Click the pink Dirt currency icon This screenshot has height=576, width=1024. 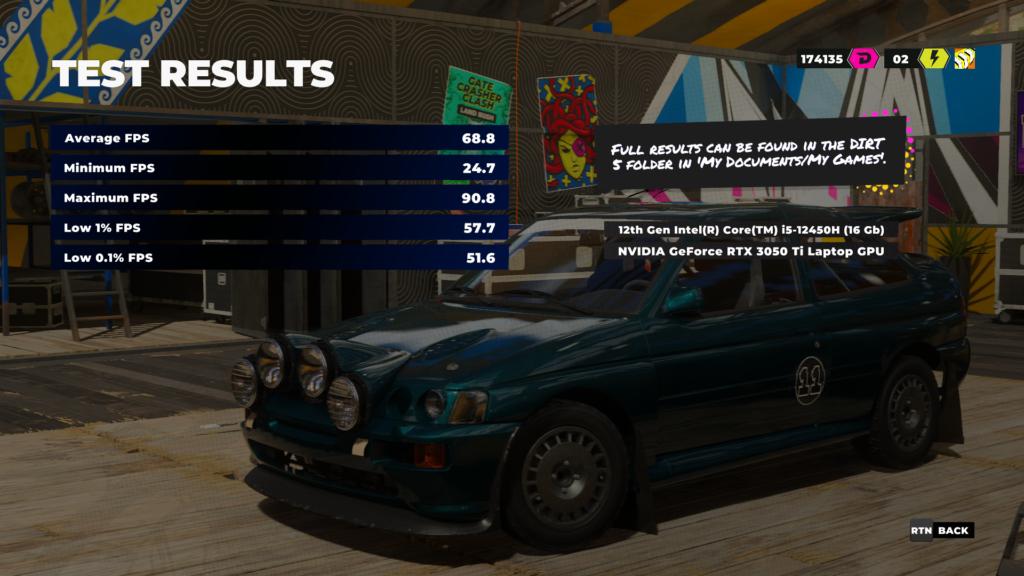(x=862, y=59)
